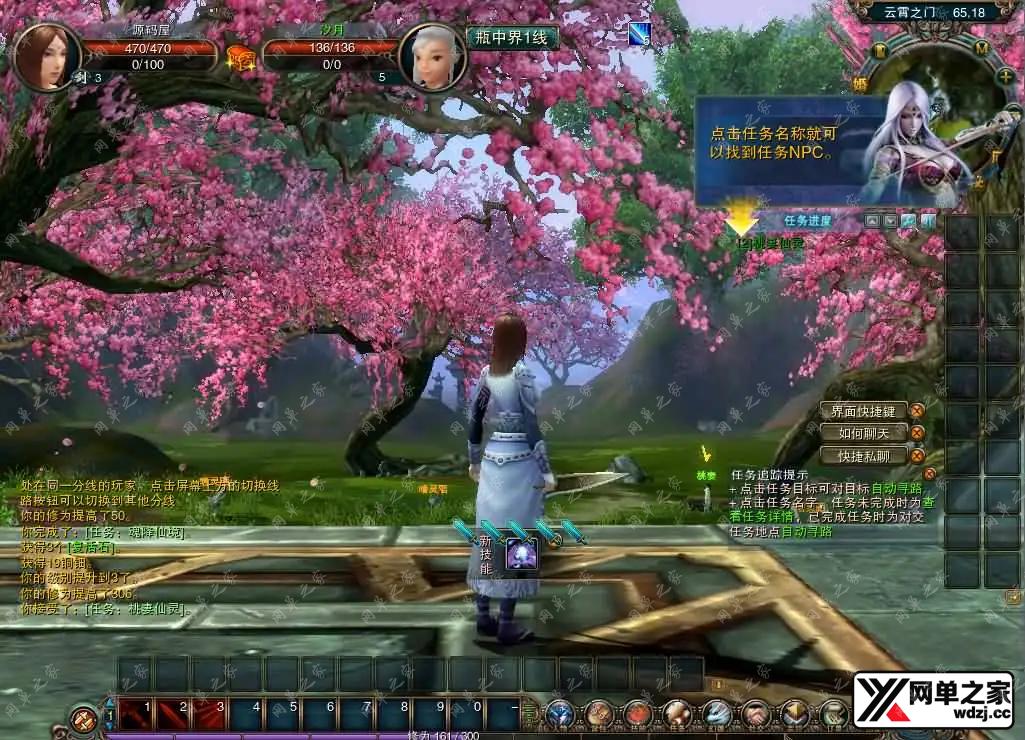Open the 如何聊天 help button
1025x740 pixels.
coord(863,433)
